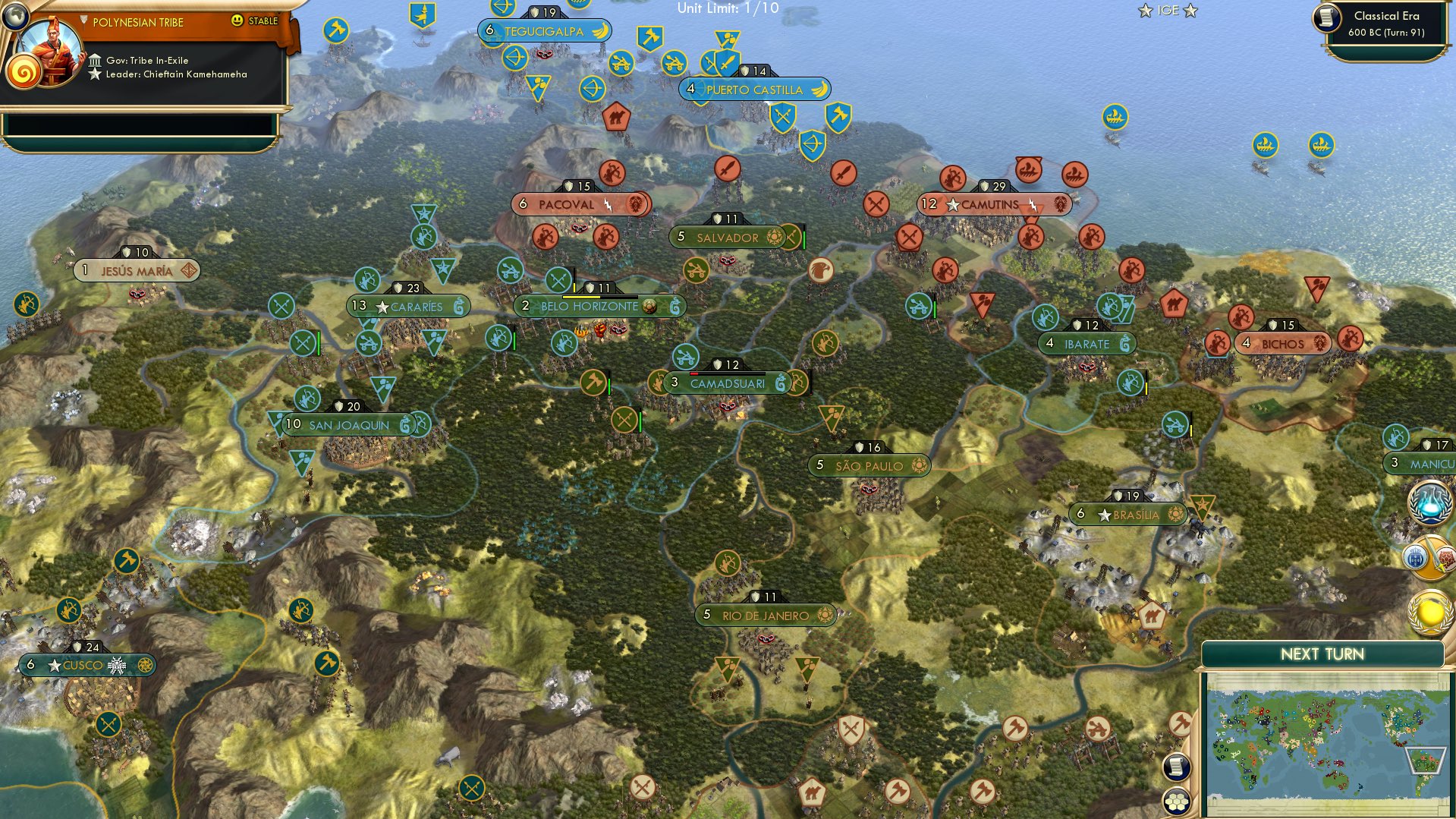Viewport: 1456px width, 819px height.
Task: Click the scroll button beside the minimap
Action: click(1175, 767)
